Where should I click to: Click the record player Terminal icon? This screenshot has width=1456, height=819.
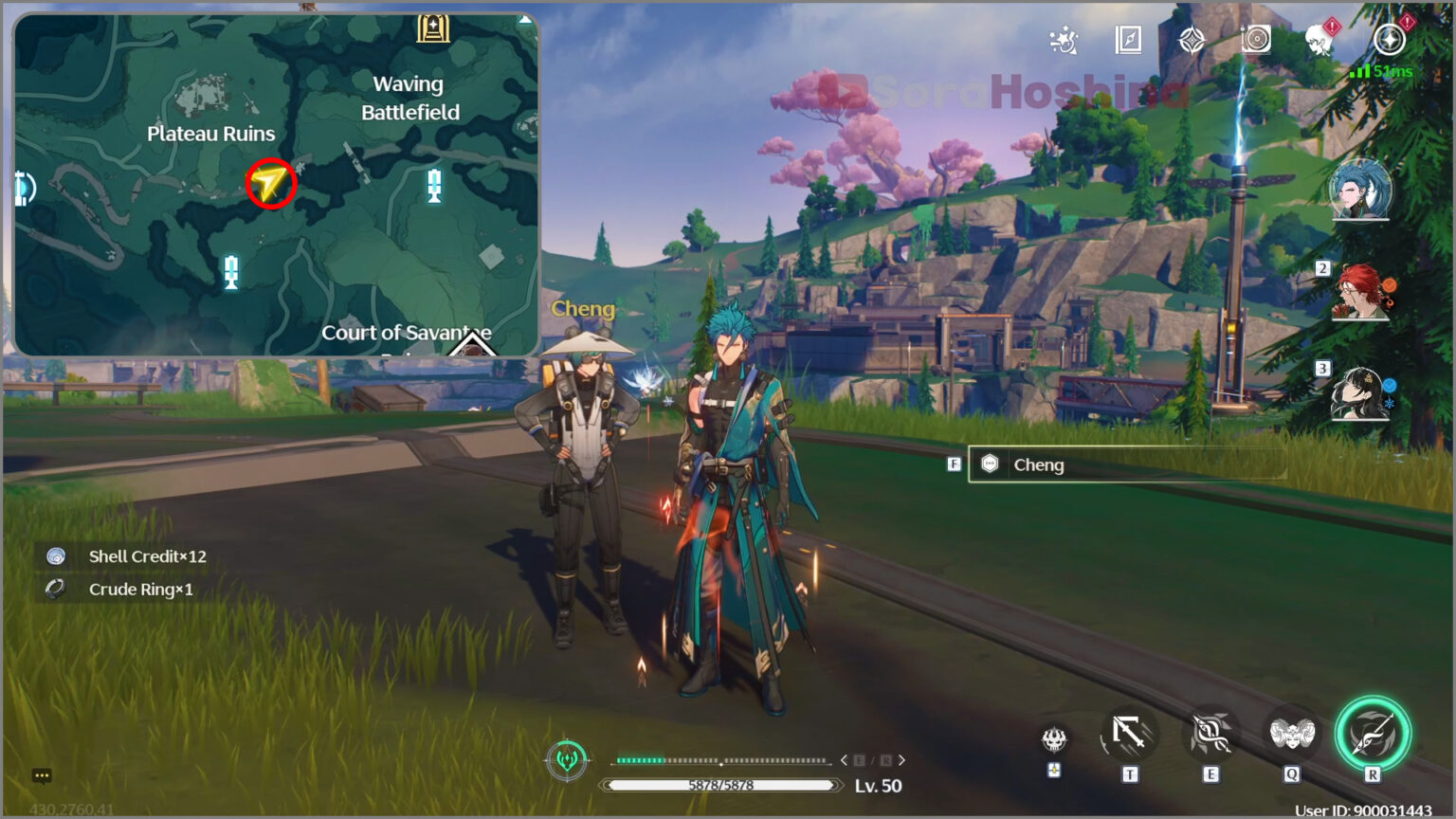(x=1255, y=41)
